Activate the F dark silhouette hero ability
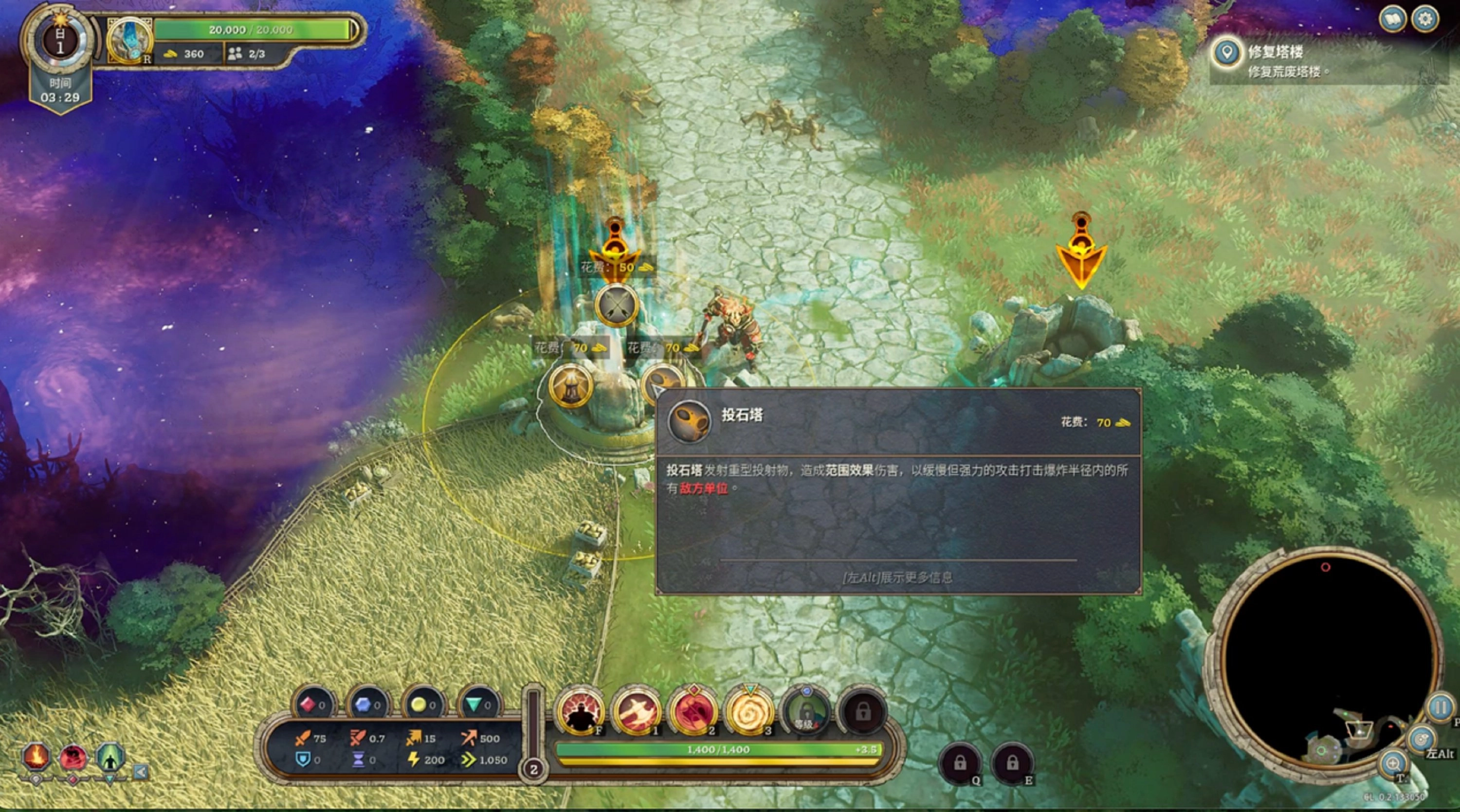The width and height of the screenshot is (1460, 812). point(580,711)
